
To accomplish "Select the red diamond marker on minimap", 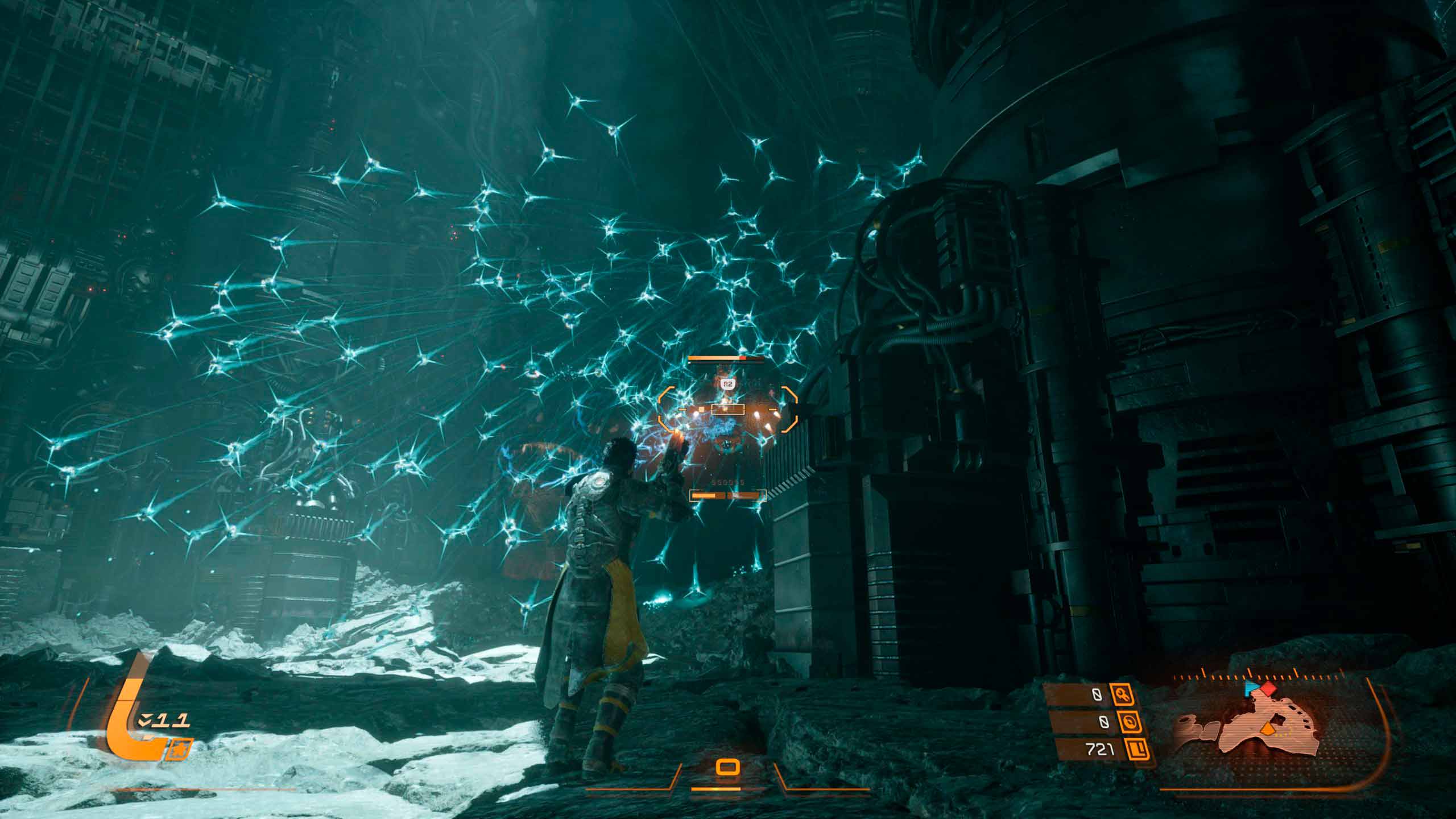I will (x=1268, y=689).
